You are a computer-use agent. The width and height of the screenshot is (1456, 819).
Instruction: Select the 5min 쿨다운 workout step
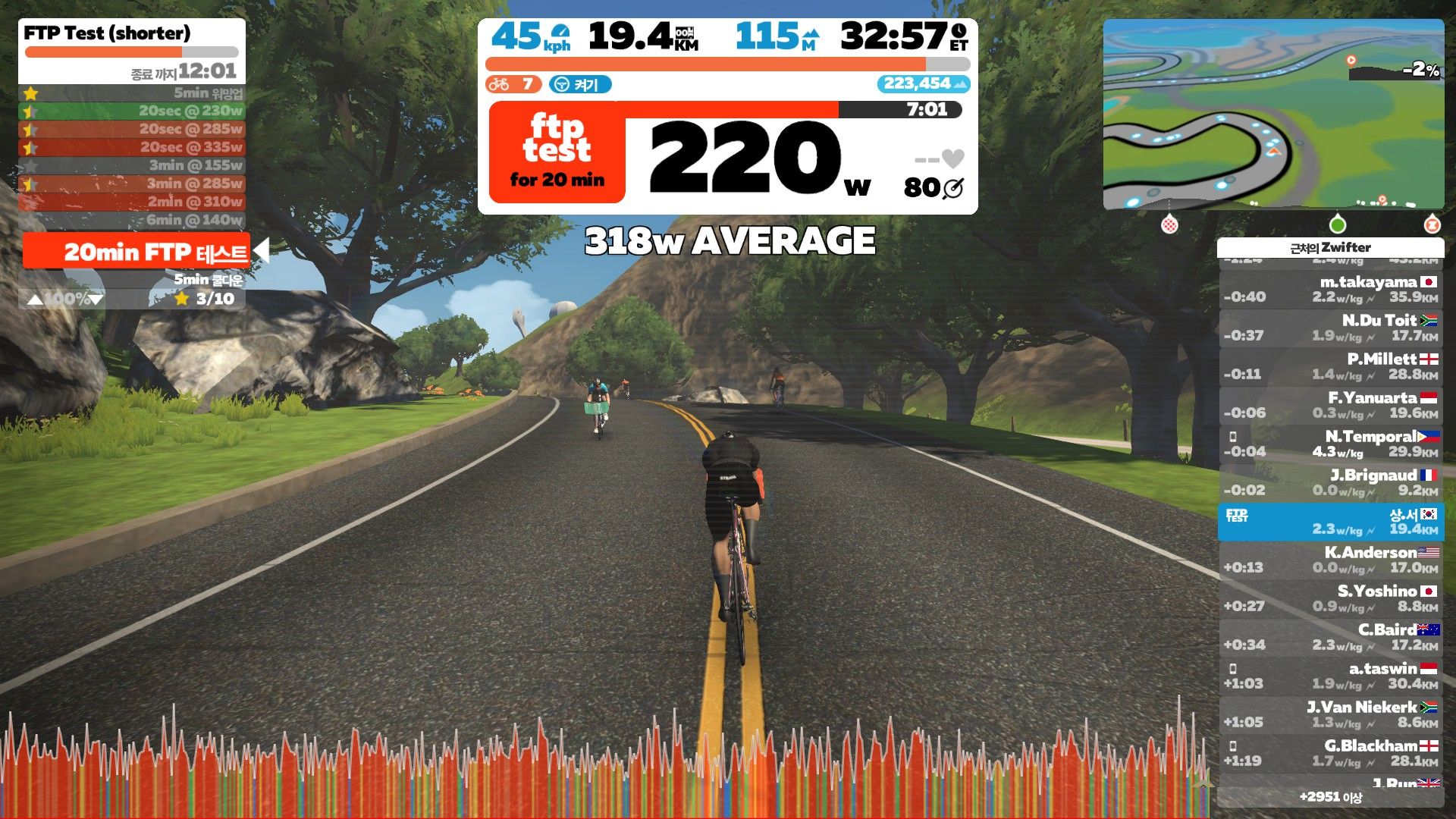[x=207, y=279]
